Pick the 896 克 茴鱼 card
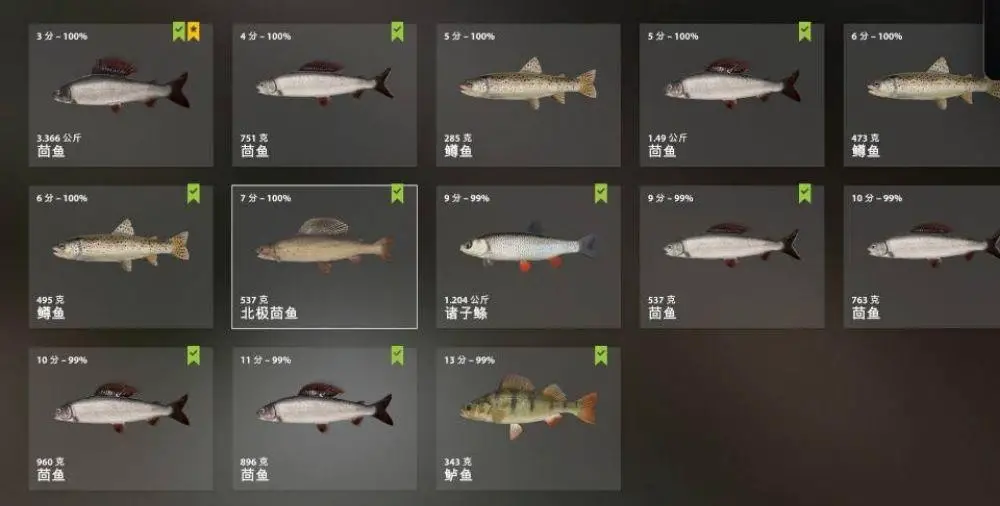 point(324,419)
